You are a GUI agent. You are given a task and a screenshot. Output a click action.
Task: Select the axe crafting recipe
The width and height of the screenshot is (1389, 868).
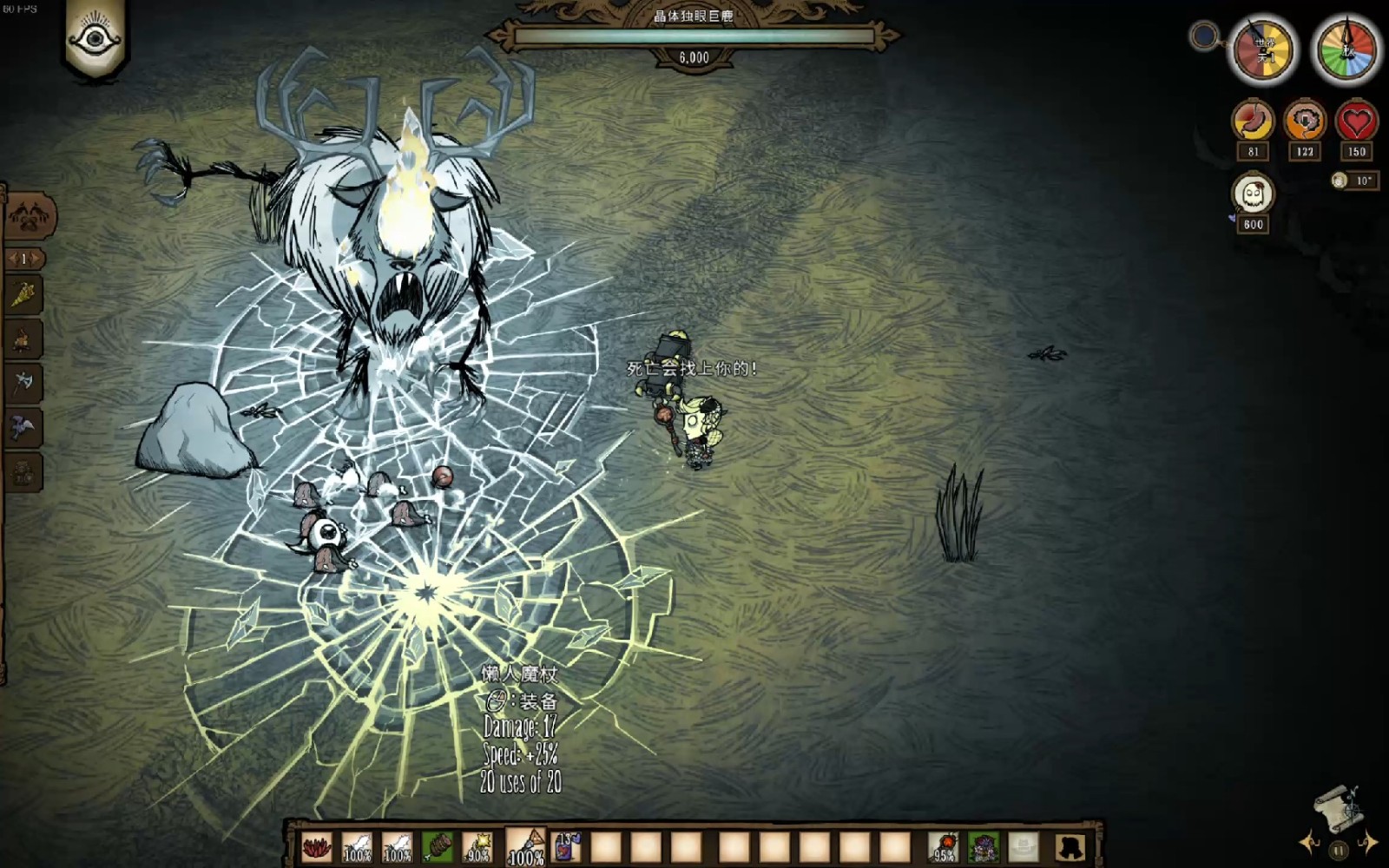pyautogui.click(x=23, y=381)
